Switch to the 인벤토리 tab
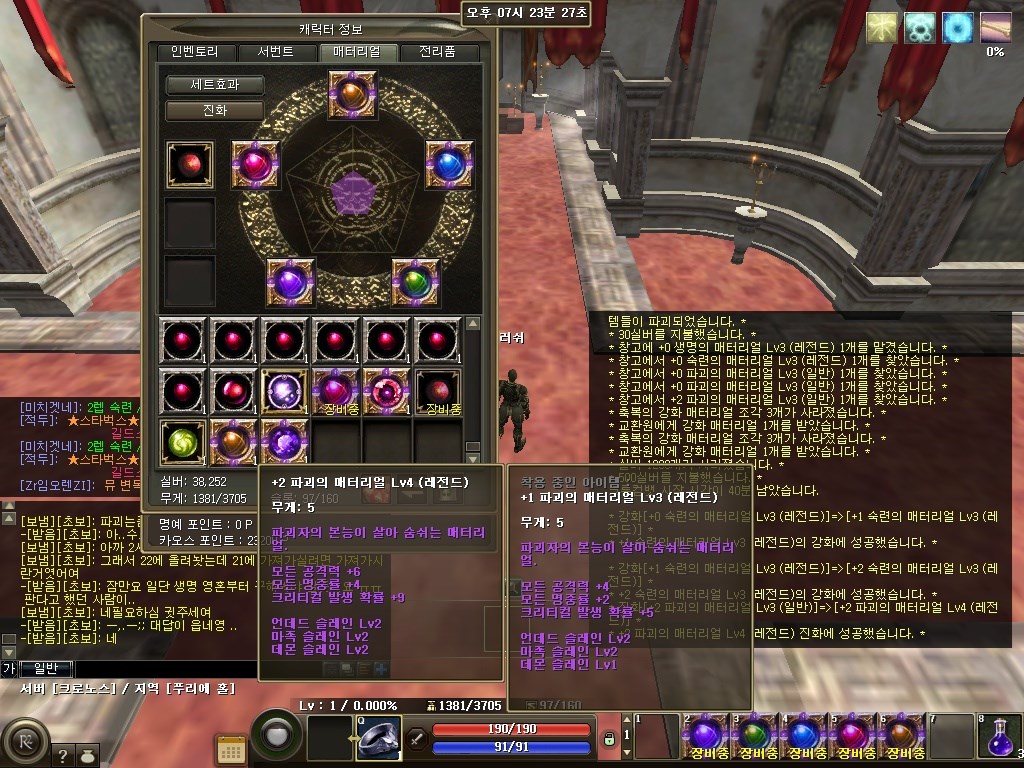The height and width of the screenshot is (768, 1024). coord(187,52)
